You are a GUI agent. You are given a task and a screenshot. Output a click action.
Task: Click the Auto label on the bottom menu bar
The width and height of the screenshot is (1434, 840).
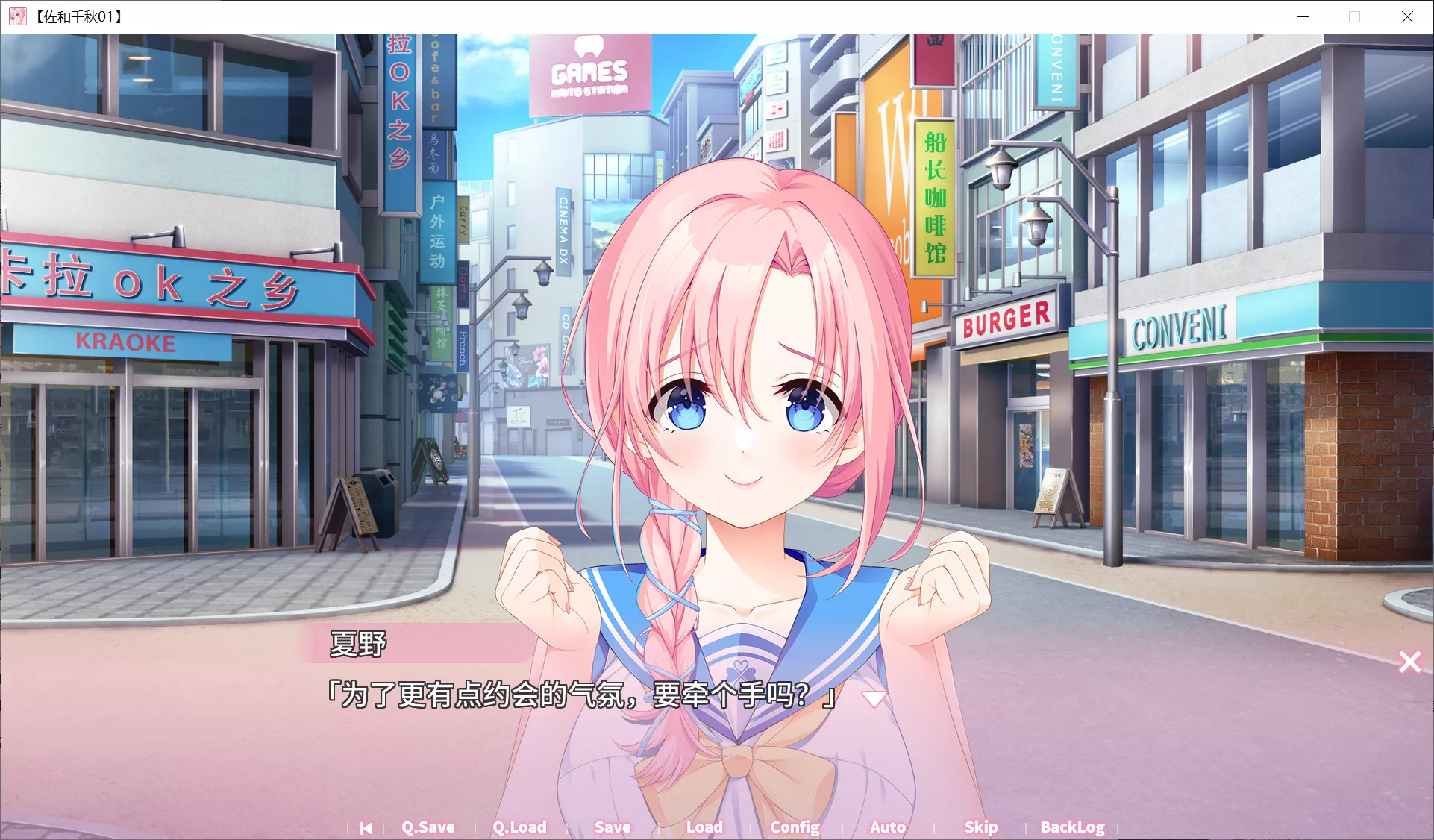[x=887, y=827]
